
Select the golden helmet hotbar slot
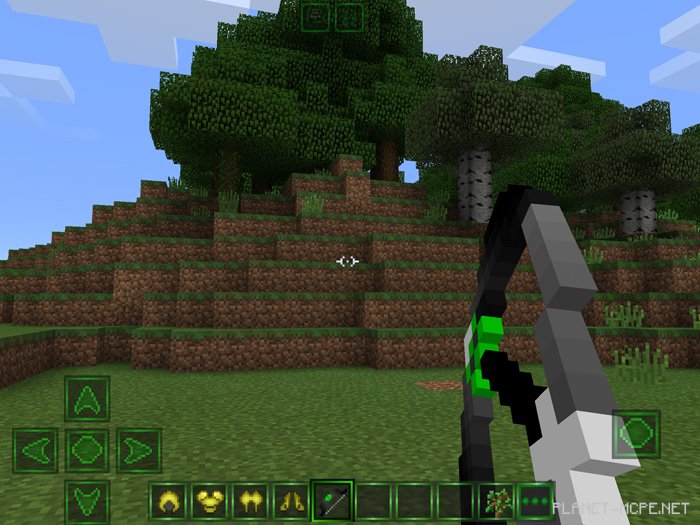[x=169, y=500]
